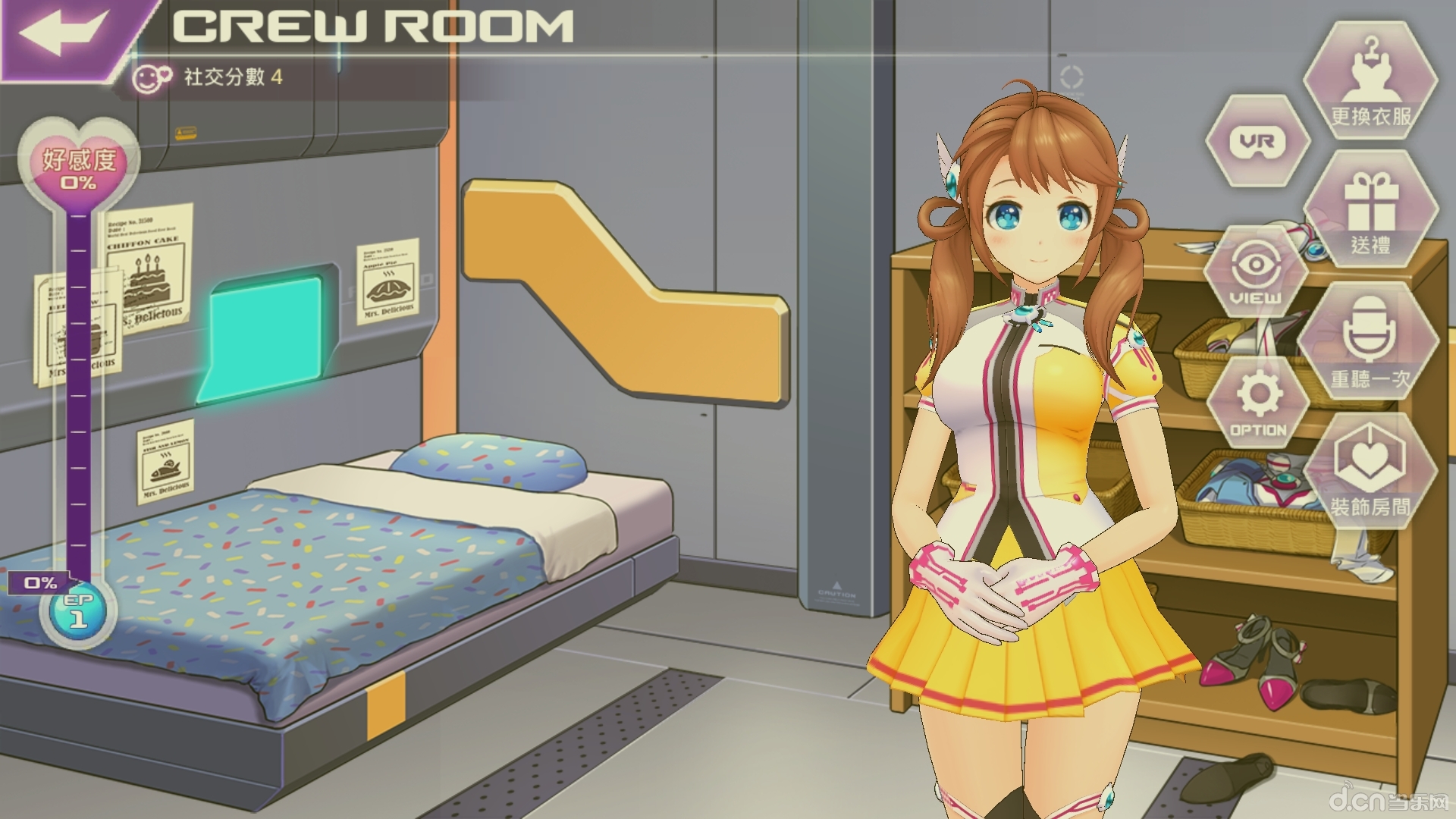Activate the VR mode button
Screen dimensions: 1456x819
(1257, 142)
